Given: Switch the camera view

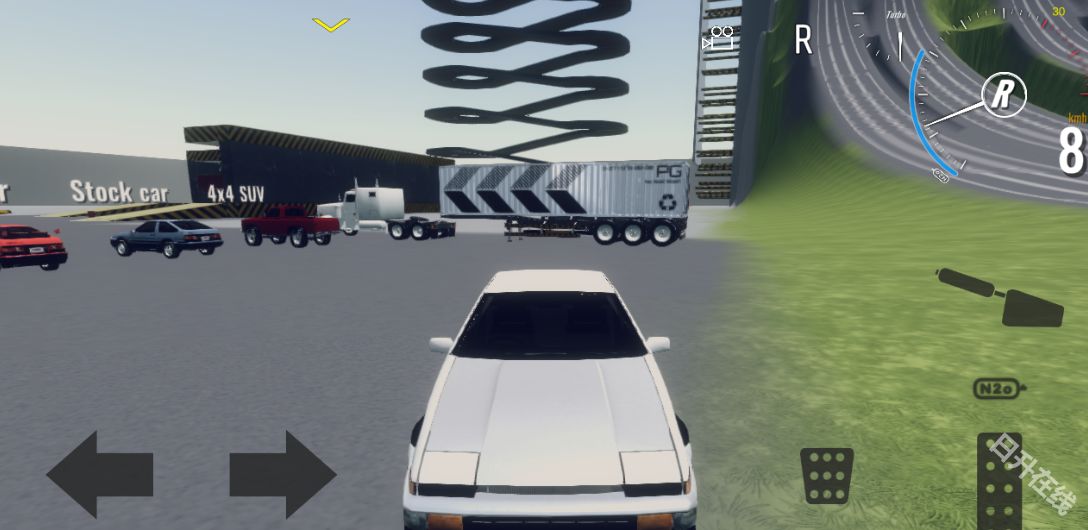Looking at the screenshot, I should pyautogui.click(x=718, y=39).
